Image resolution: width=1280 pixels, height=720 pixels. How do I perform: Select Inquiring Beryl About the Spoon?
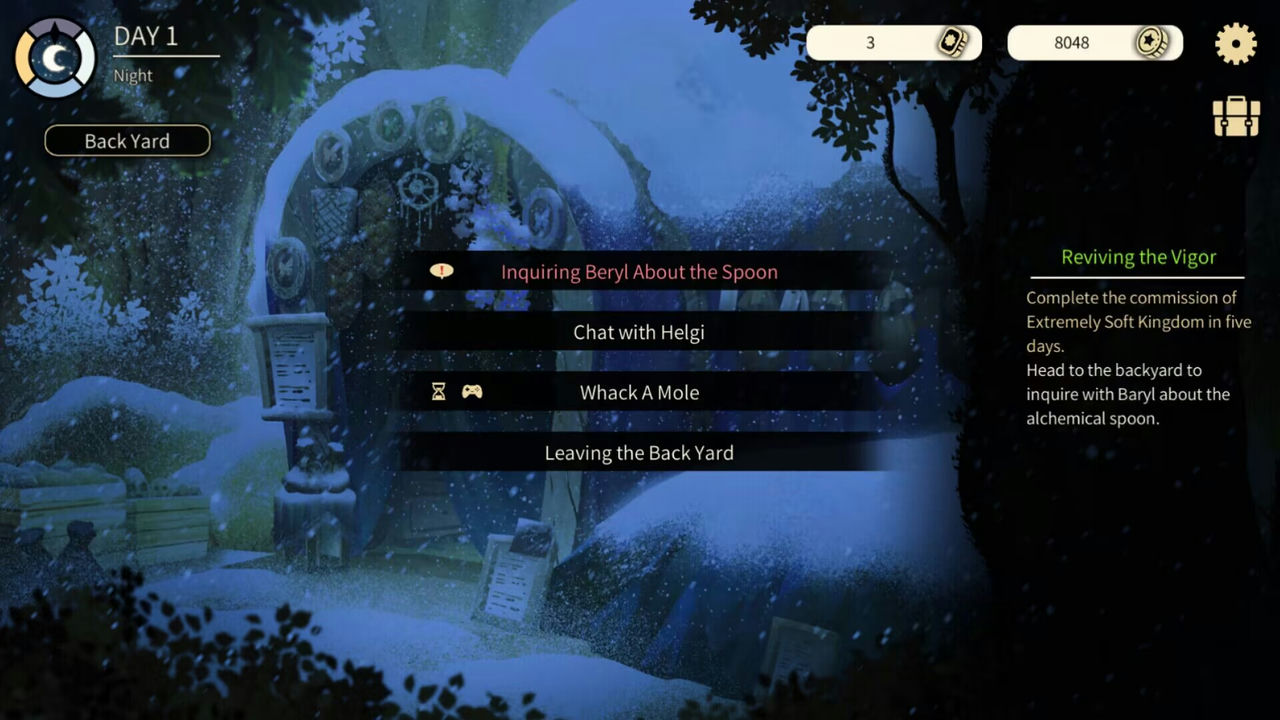point(639,271)
